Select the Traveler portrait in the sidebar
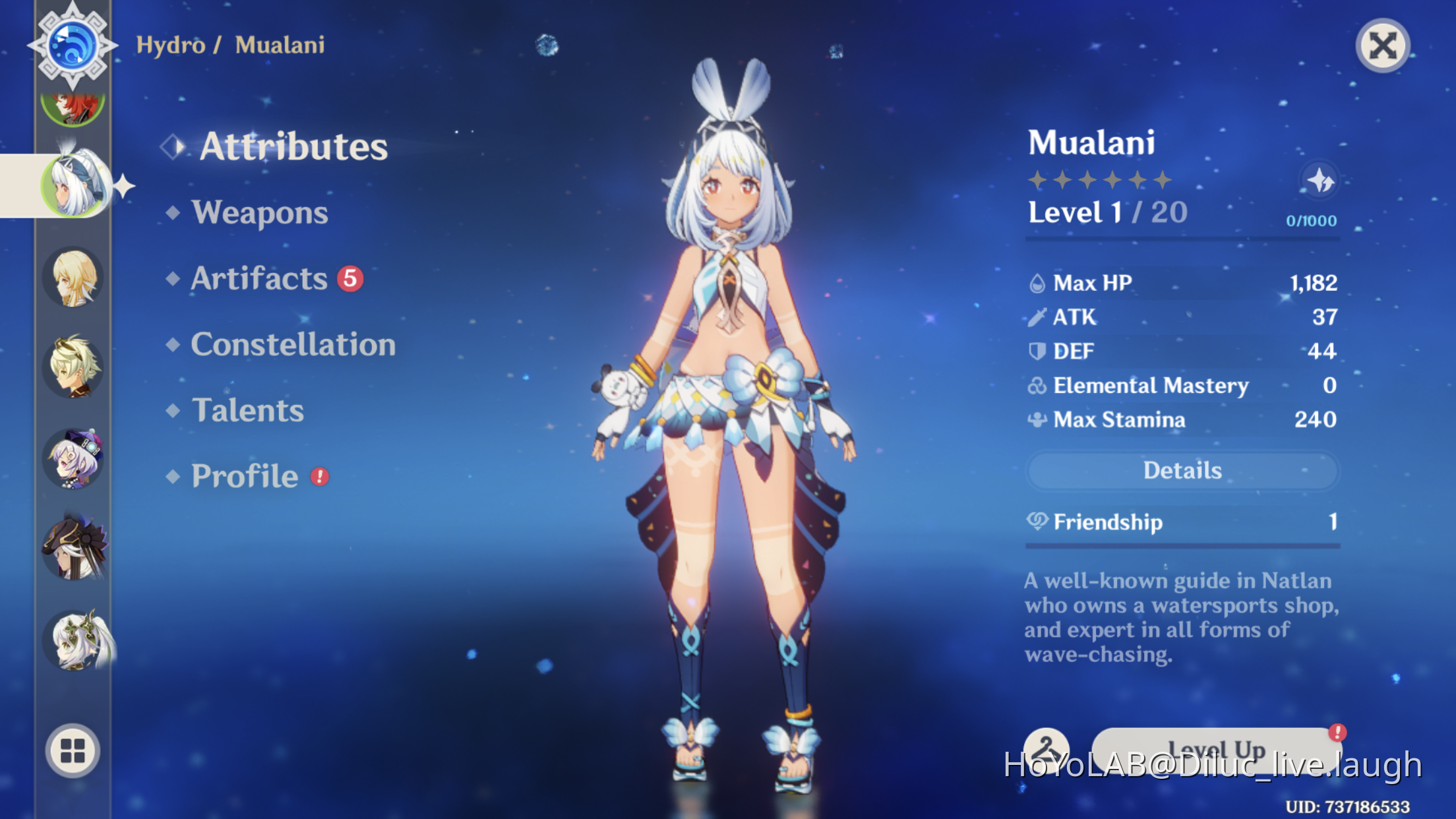Image resolution: width=1456 pixels, height=819 pixels. point(74,278)
